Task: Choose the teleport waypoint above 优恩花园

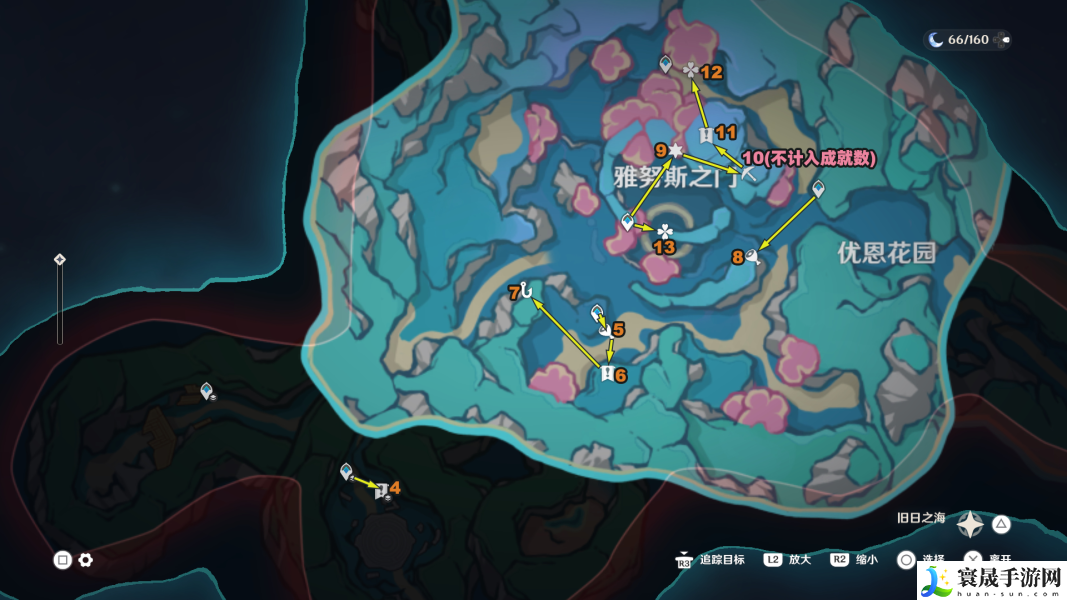Action: click(819, 188)
